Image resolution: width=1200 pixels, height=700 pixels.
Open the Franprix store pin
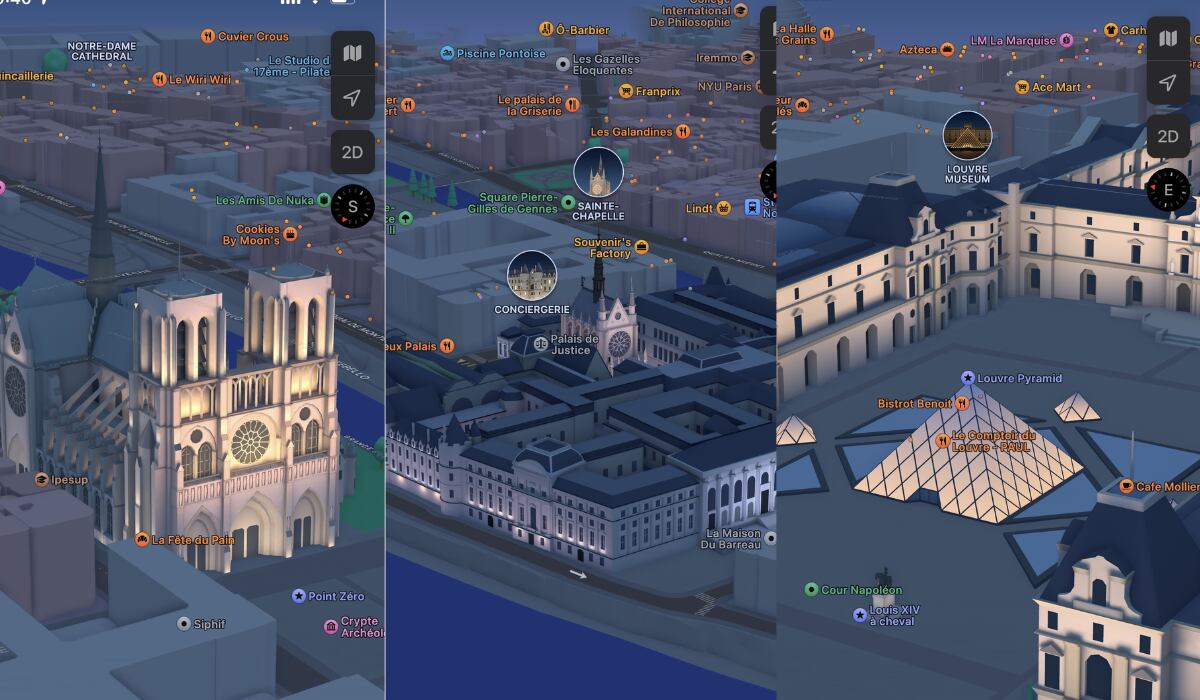click(626, 91)
